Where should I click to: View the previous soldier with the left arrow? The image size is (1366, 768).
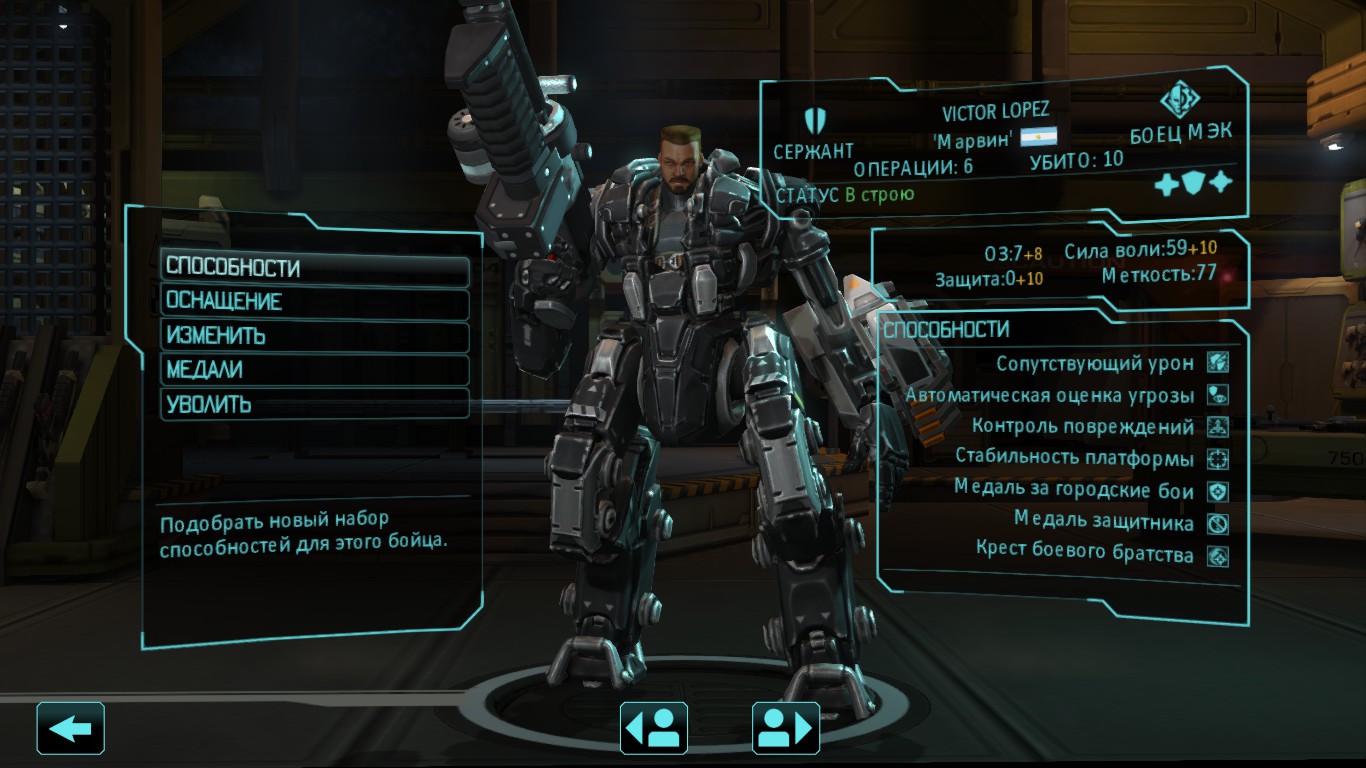(x=654, y=729)
